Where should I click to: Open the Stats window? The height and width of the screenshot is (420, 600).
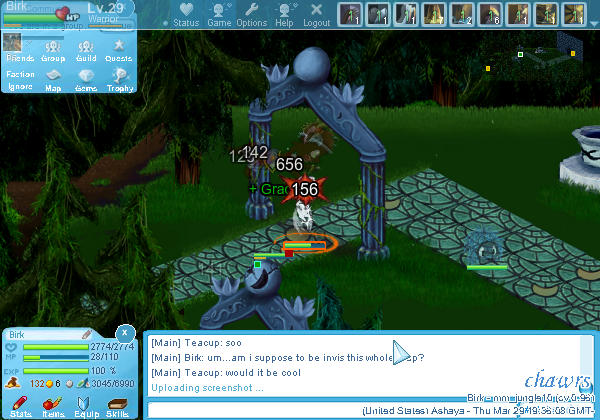click(x=20, y=405)
